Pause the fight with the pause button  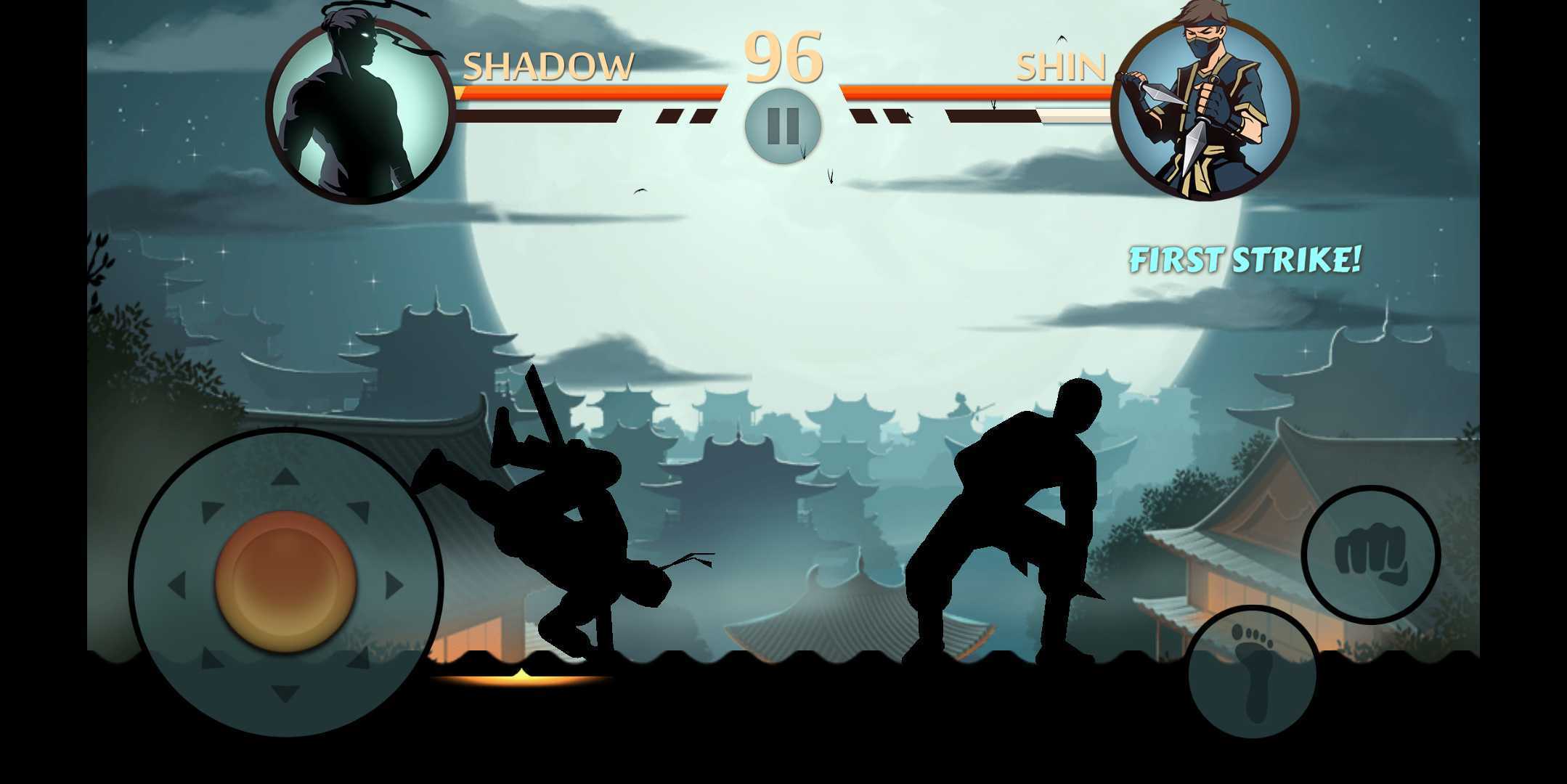pos(783,126)
